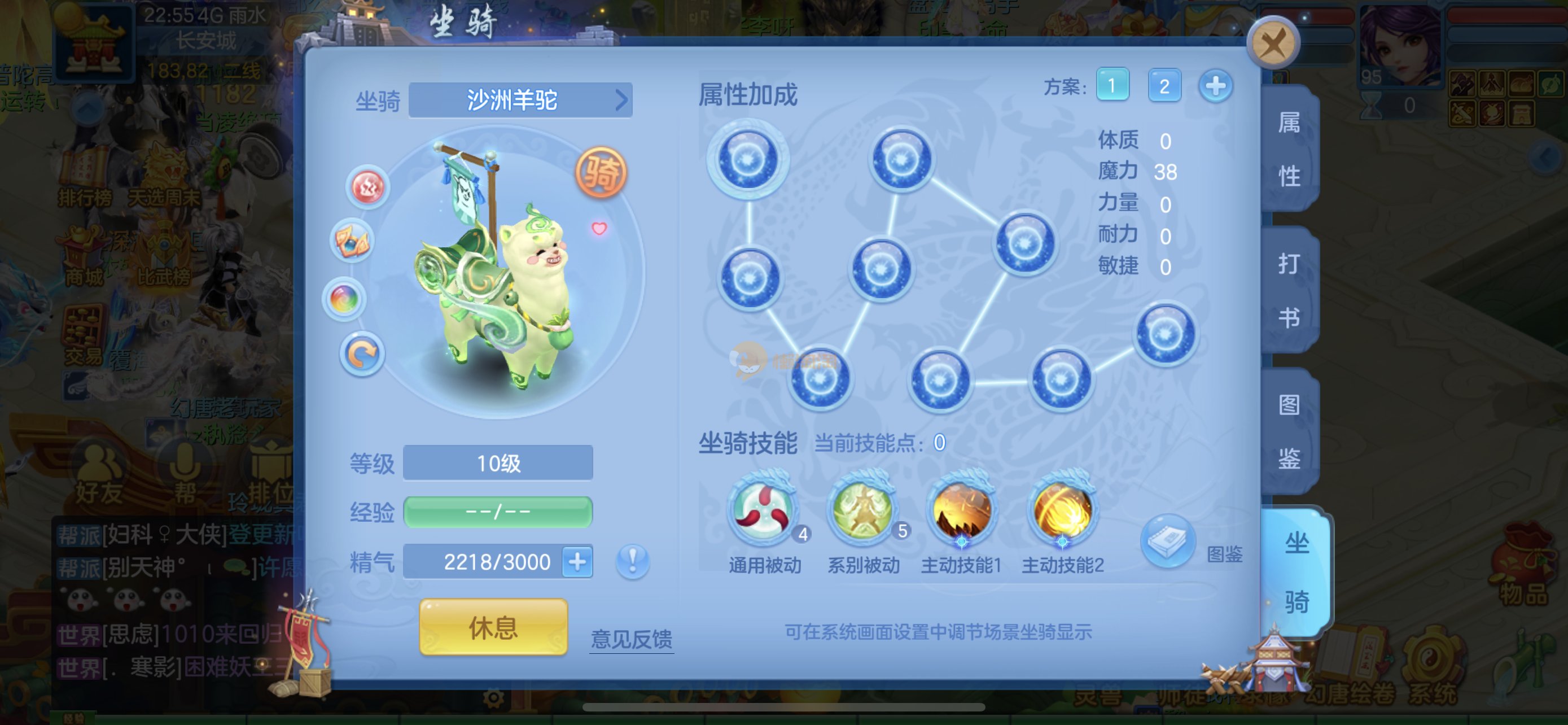
Task: Choose the 主动技能2 skill icon
Action: pos(1062,509)
